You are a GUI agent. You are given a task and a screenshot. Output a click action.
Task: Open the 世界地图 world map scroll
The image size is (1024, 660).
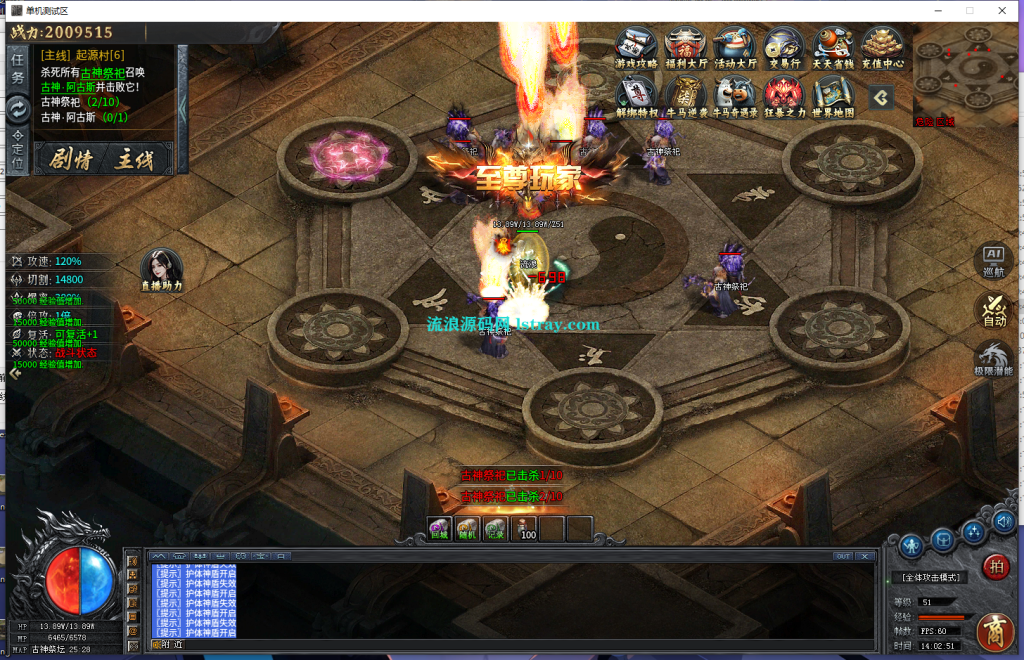point(833,97)
